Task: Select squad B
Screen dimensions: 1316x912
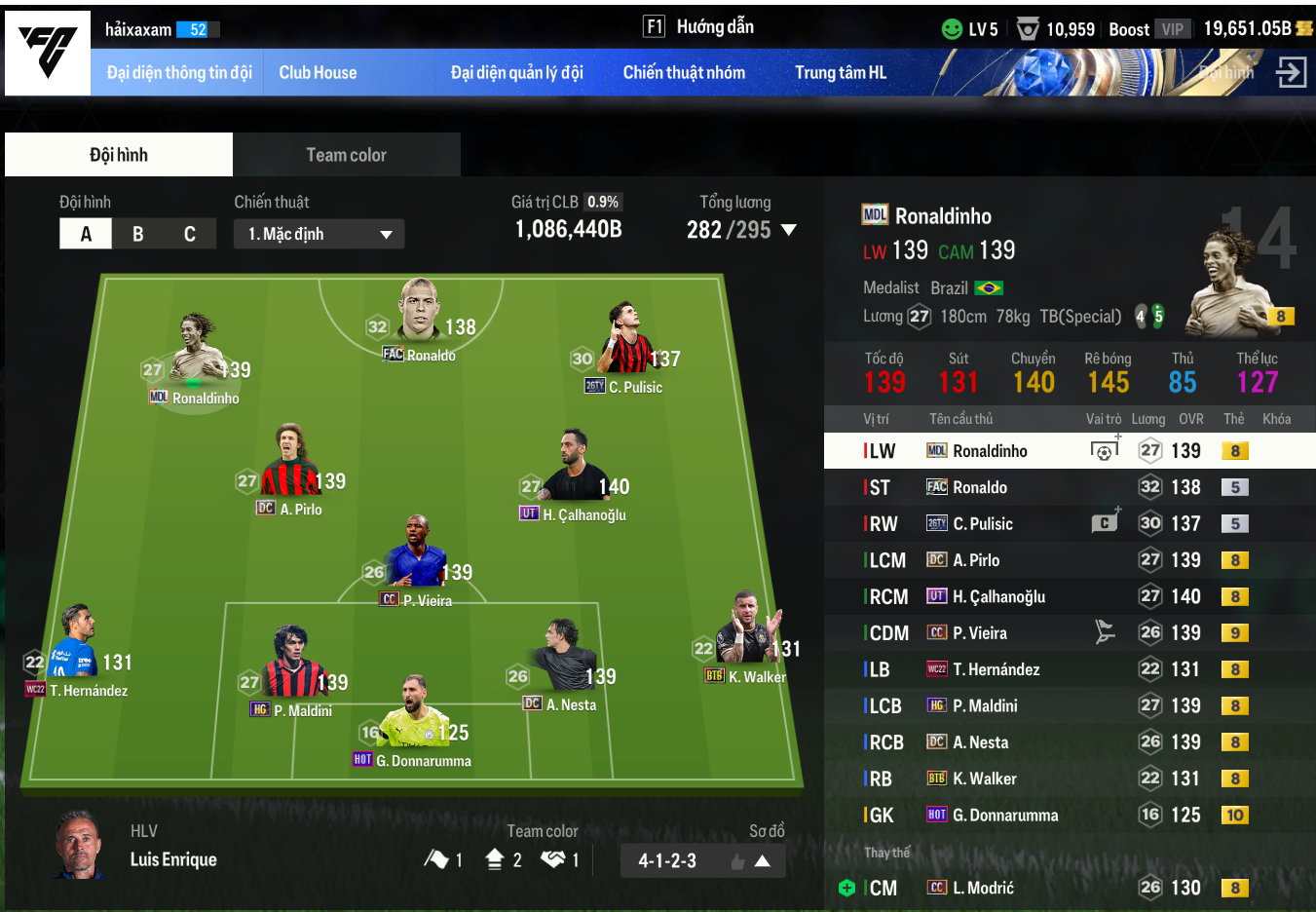Action: 138,234
